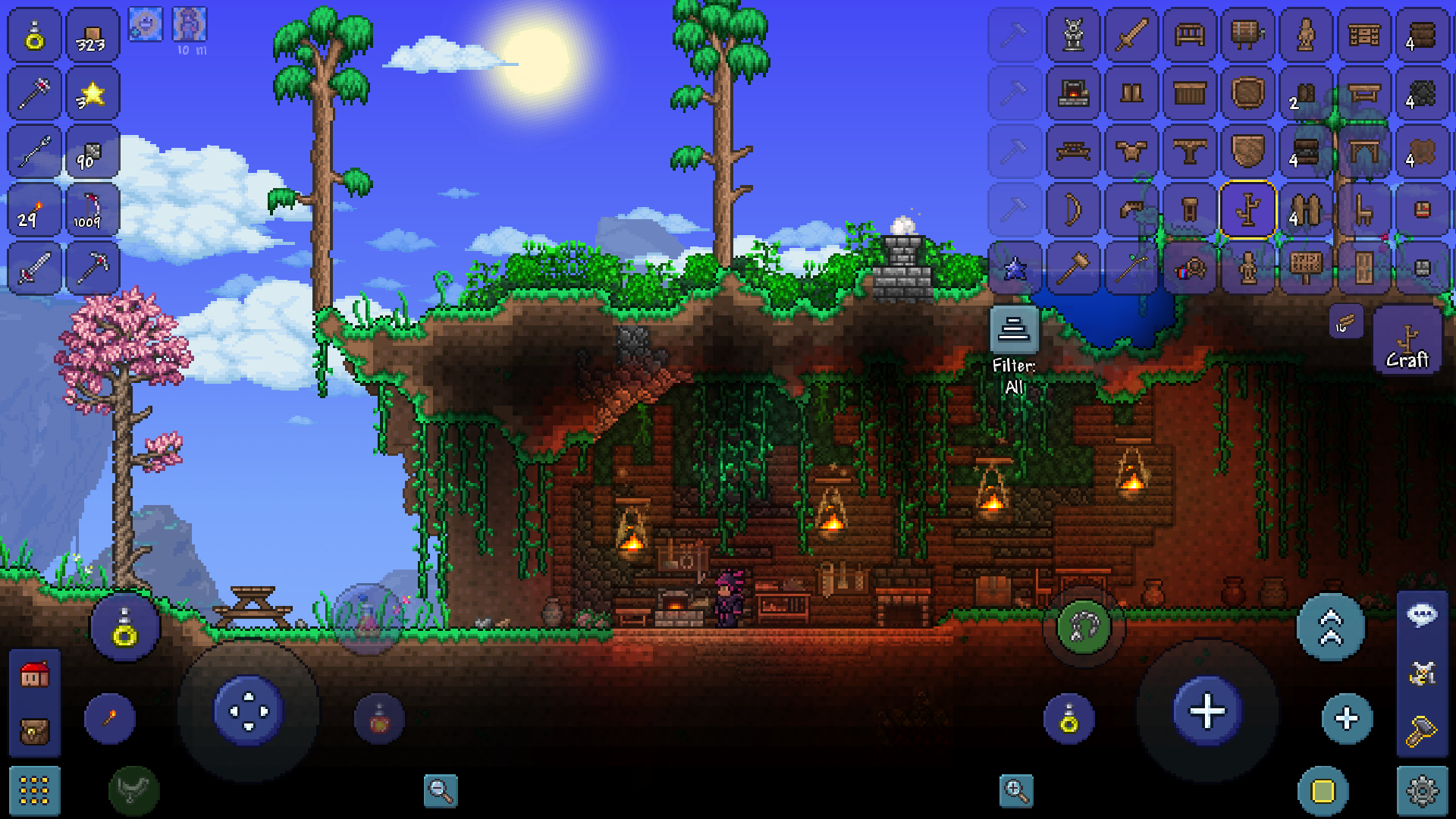Open the chat bubble icon
Viewport: 1456px width, 819px height.
coord(1422,614)
